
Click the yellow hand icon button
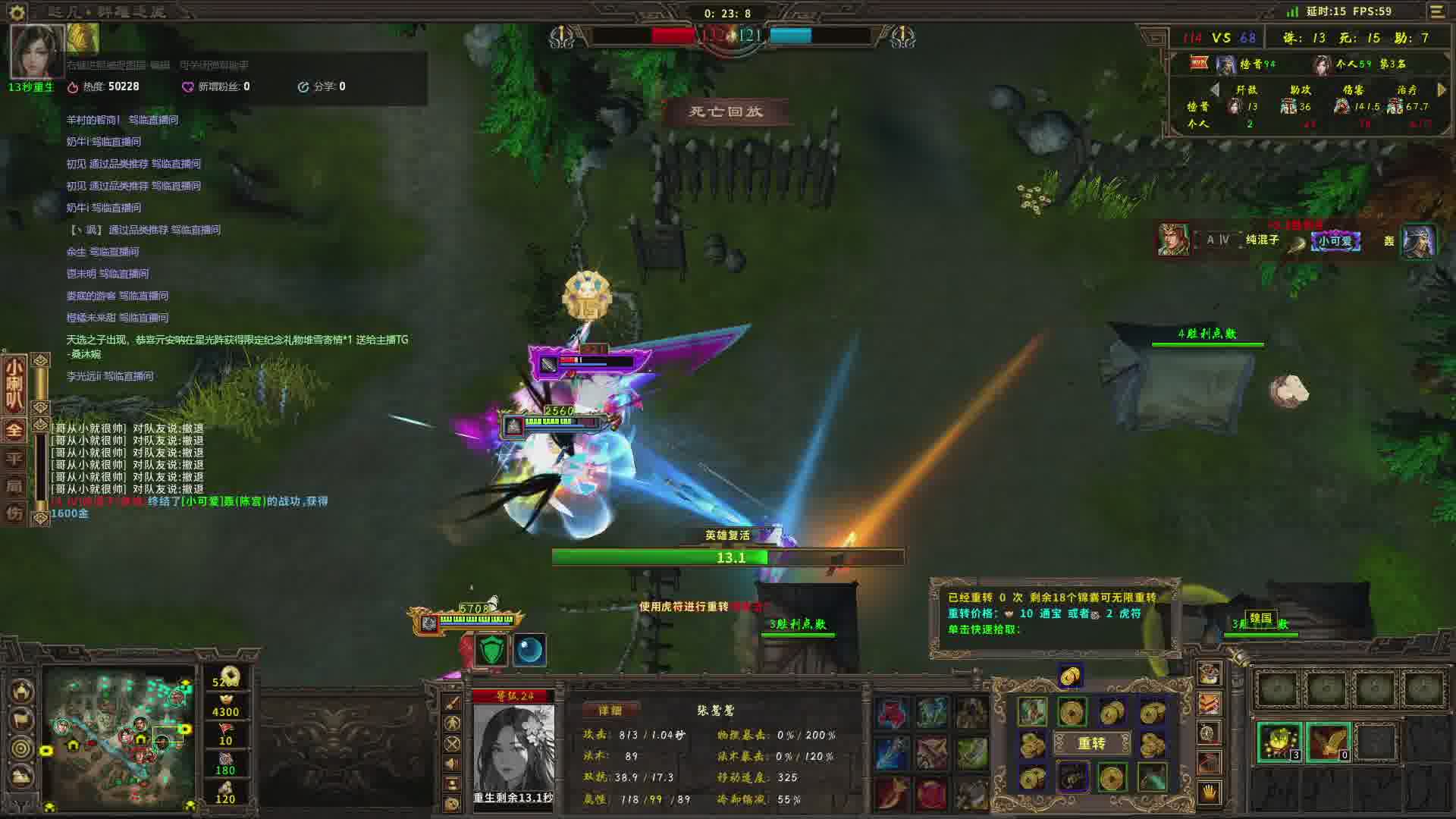coord(1209,792)
